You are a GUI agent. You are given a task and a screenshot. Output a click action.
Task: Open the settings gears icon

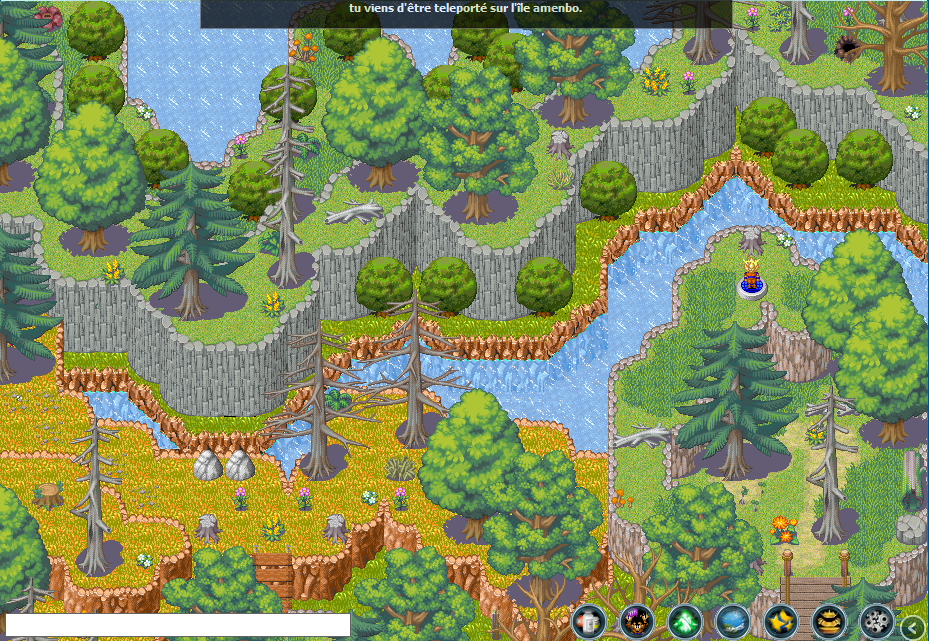click(877, 621)
